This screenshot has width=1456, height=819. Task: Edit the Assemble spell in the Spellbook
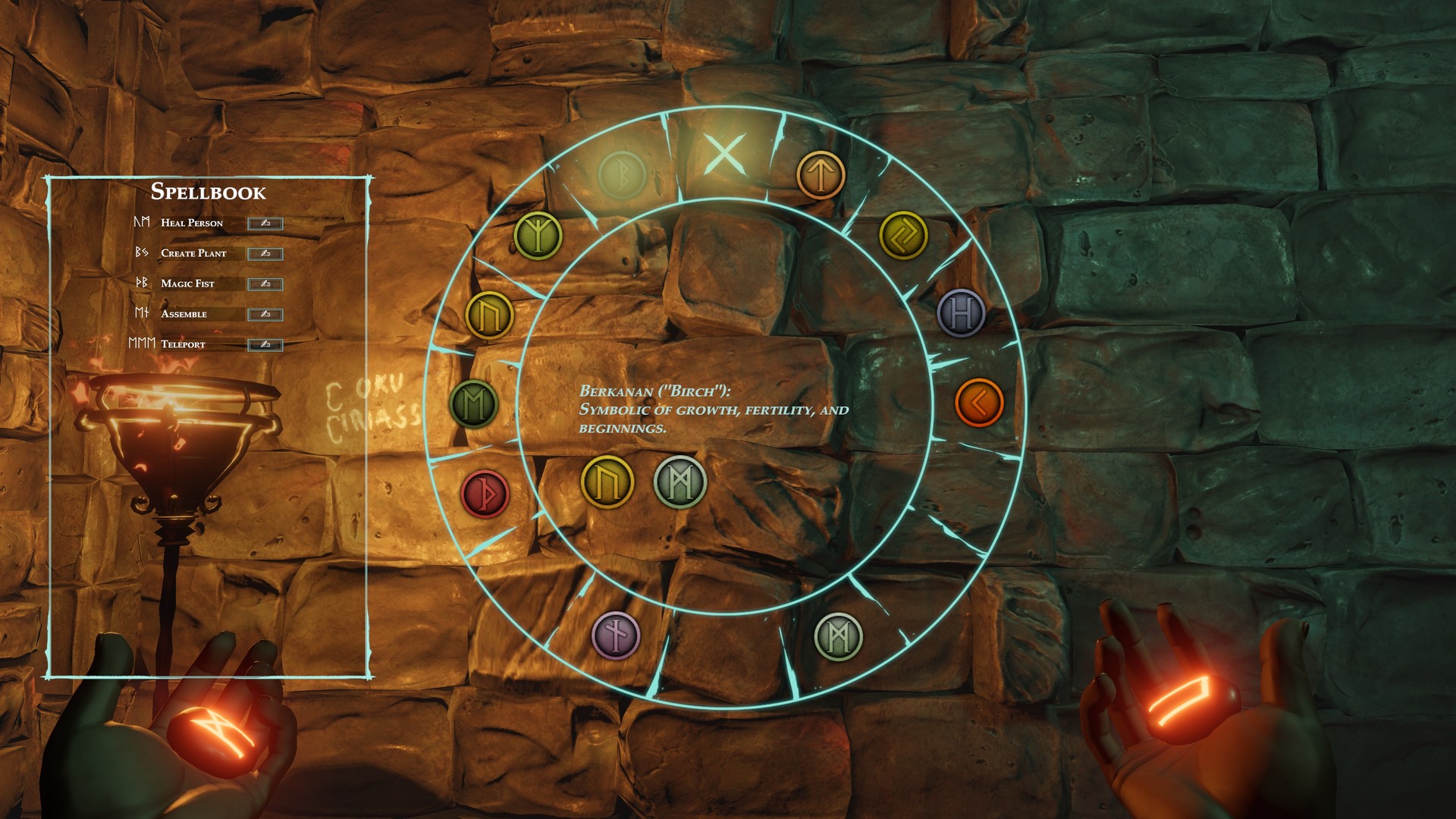pos(265,312)
